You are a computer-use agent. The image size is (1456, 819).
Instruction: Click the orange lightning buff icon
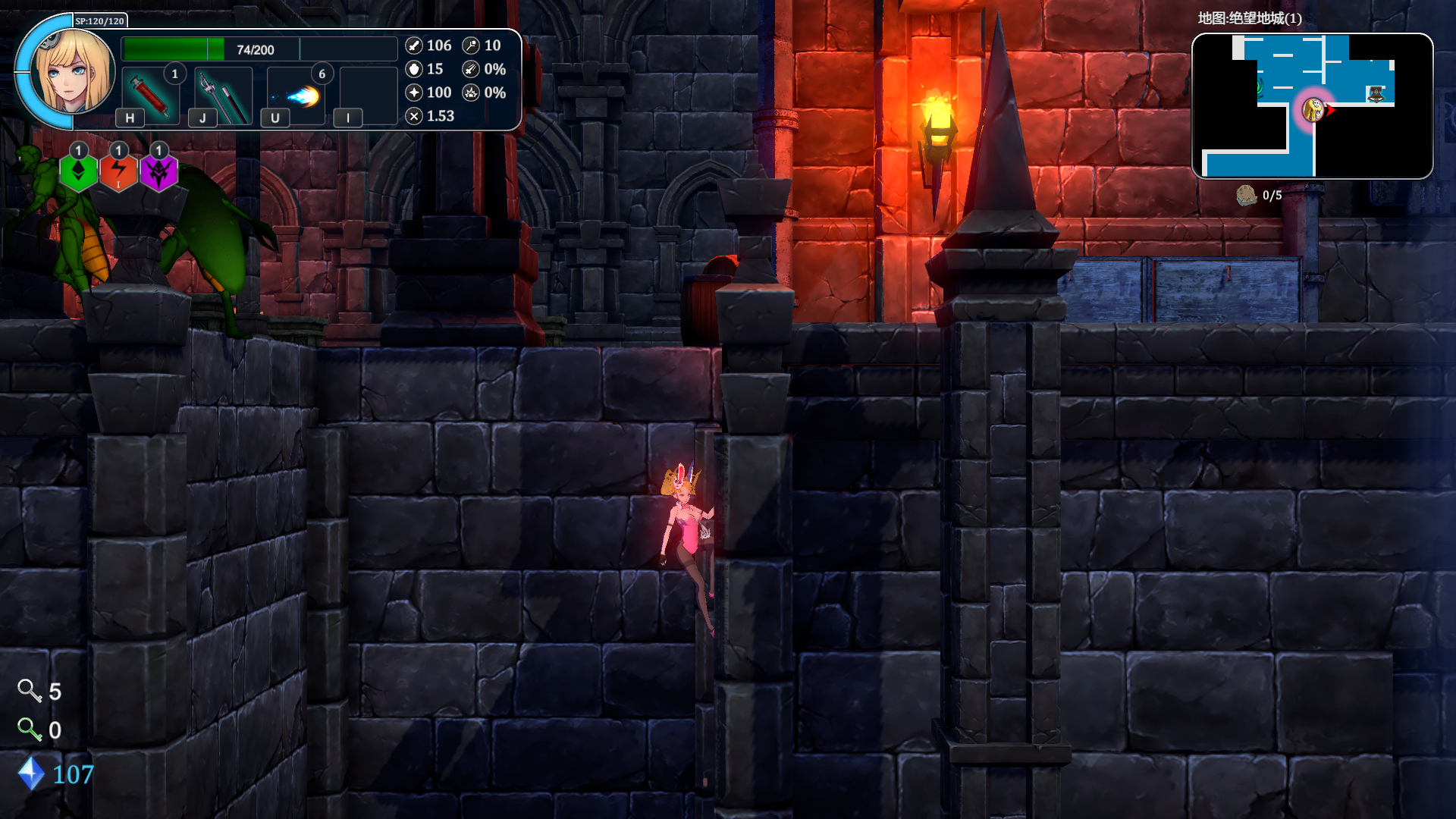[x=119, y=172]
